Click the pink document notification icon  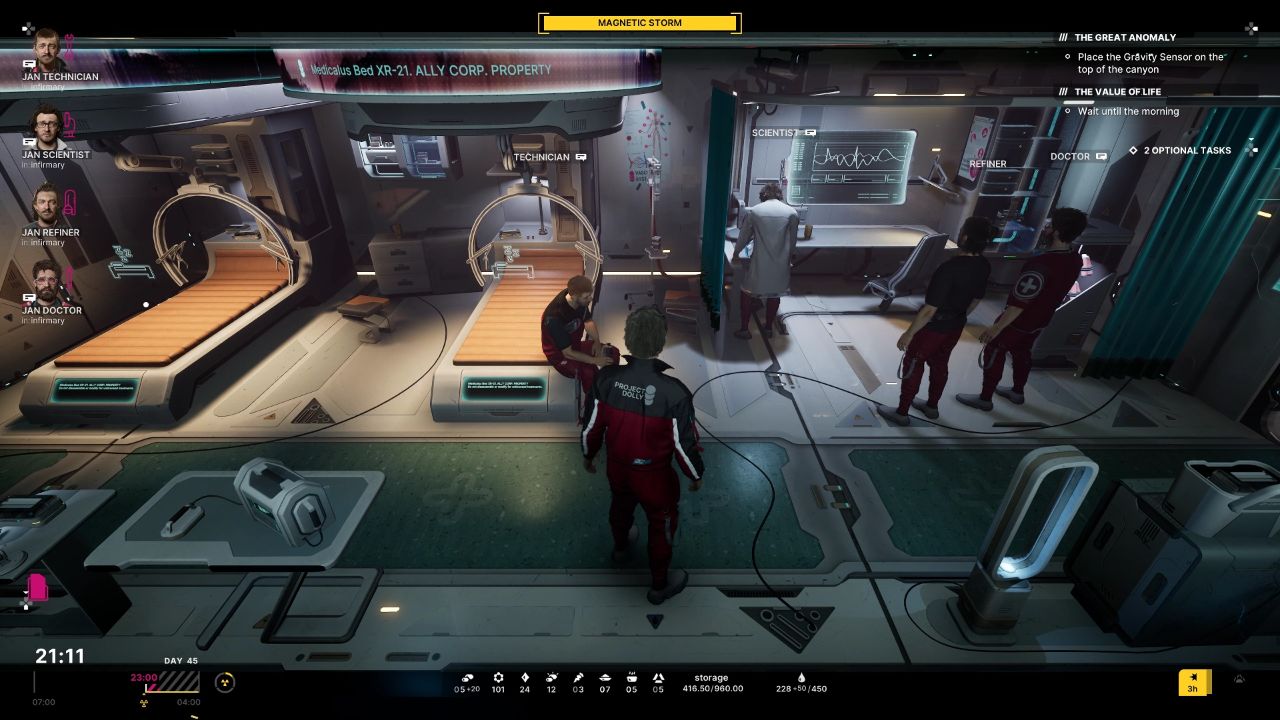click(38, 587)
